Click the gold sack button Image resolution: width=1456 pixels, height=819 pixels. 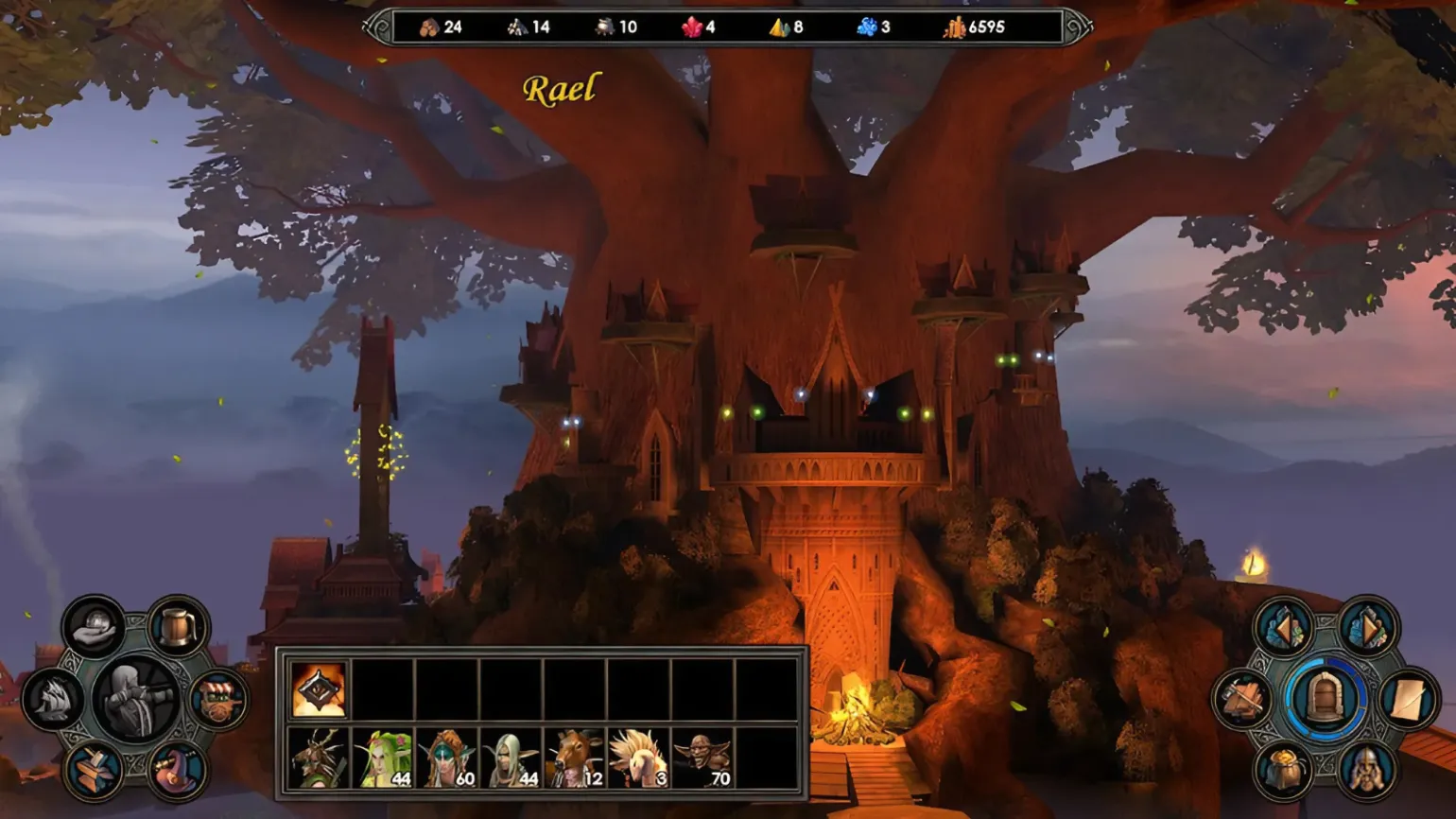pos(1282,772)
